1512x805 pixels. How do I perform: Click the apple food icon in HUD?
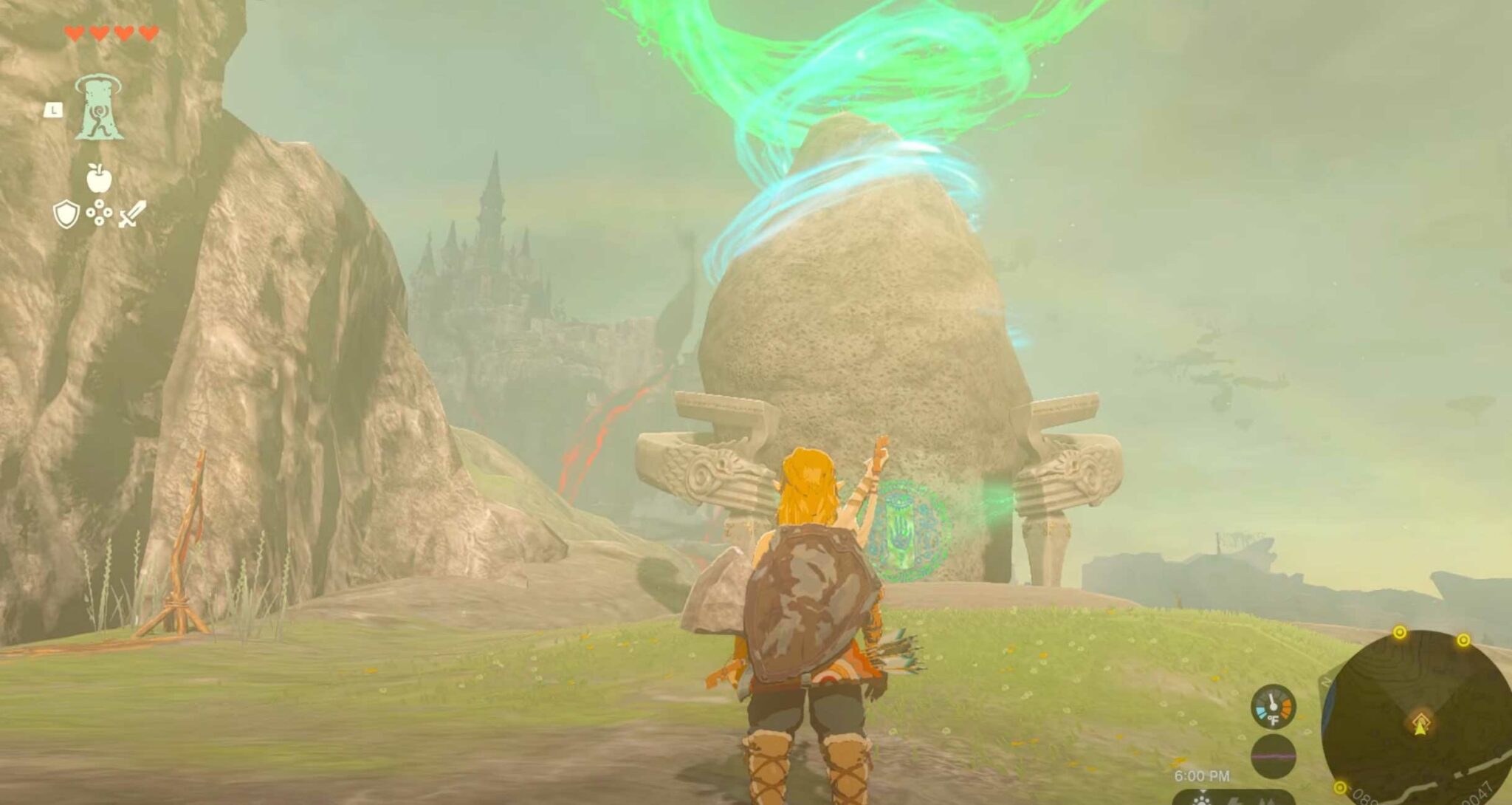[x=98, y=179]
